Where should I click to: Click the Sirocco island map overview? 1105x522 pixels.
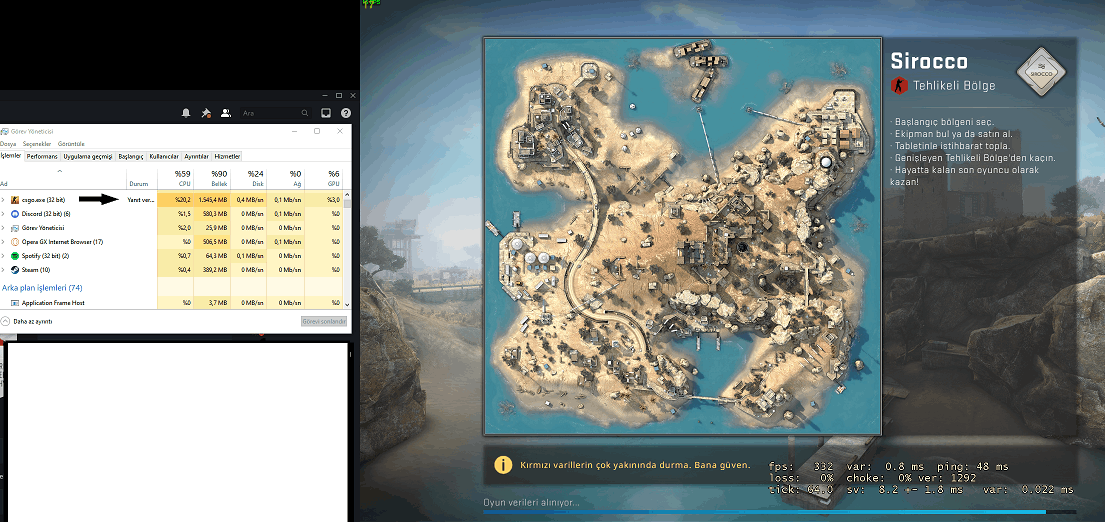coord(682,236)
